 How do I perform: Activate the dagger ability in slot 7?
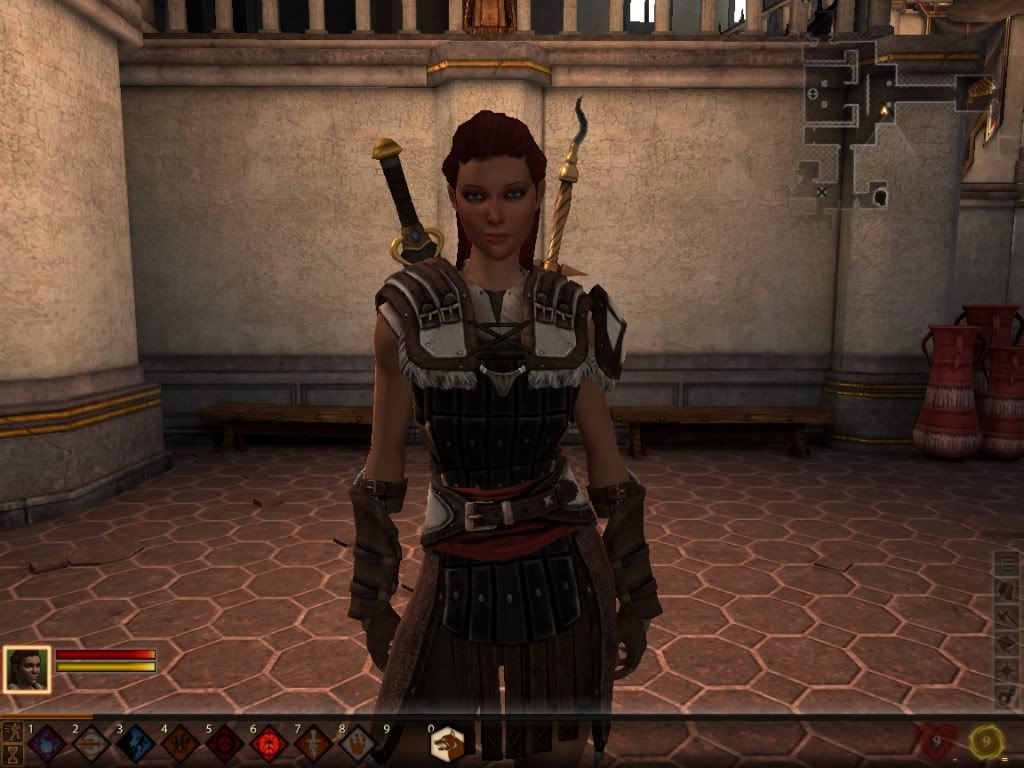313,744
